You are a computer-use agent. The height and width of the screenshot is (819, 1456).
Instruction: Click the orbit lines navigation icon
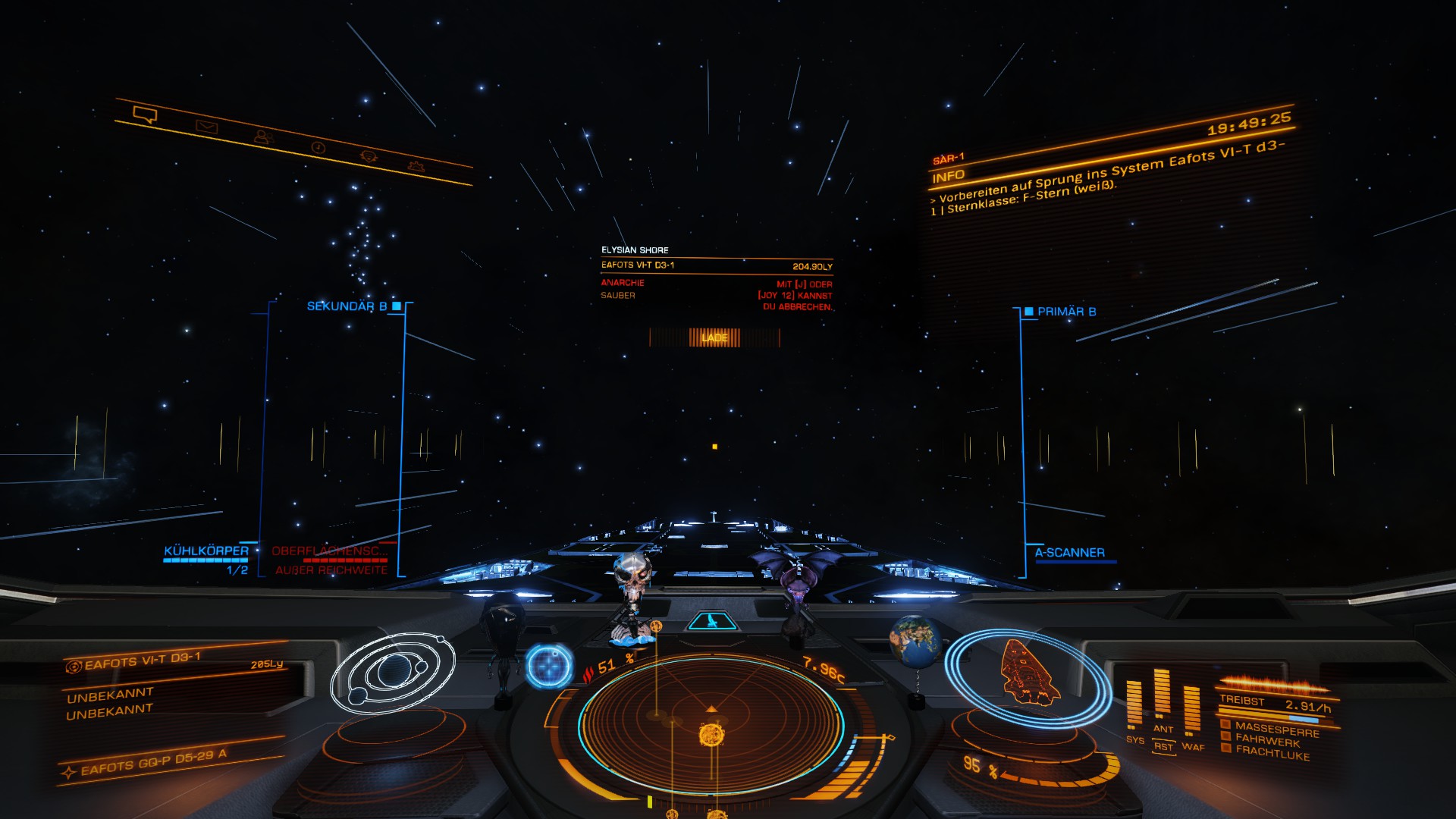[x=392, y=672]
